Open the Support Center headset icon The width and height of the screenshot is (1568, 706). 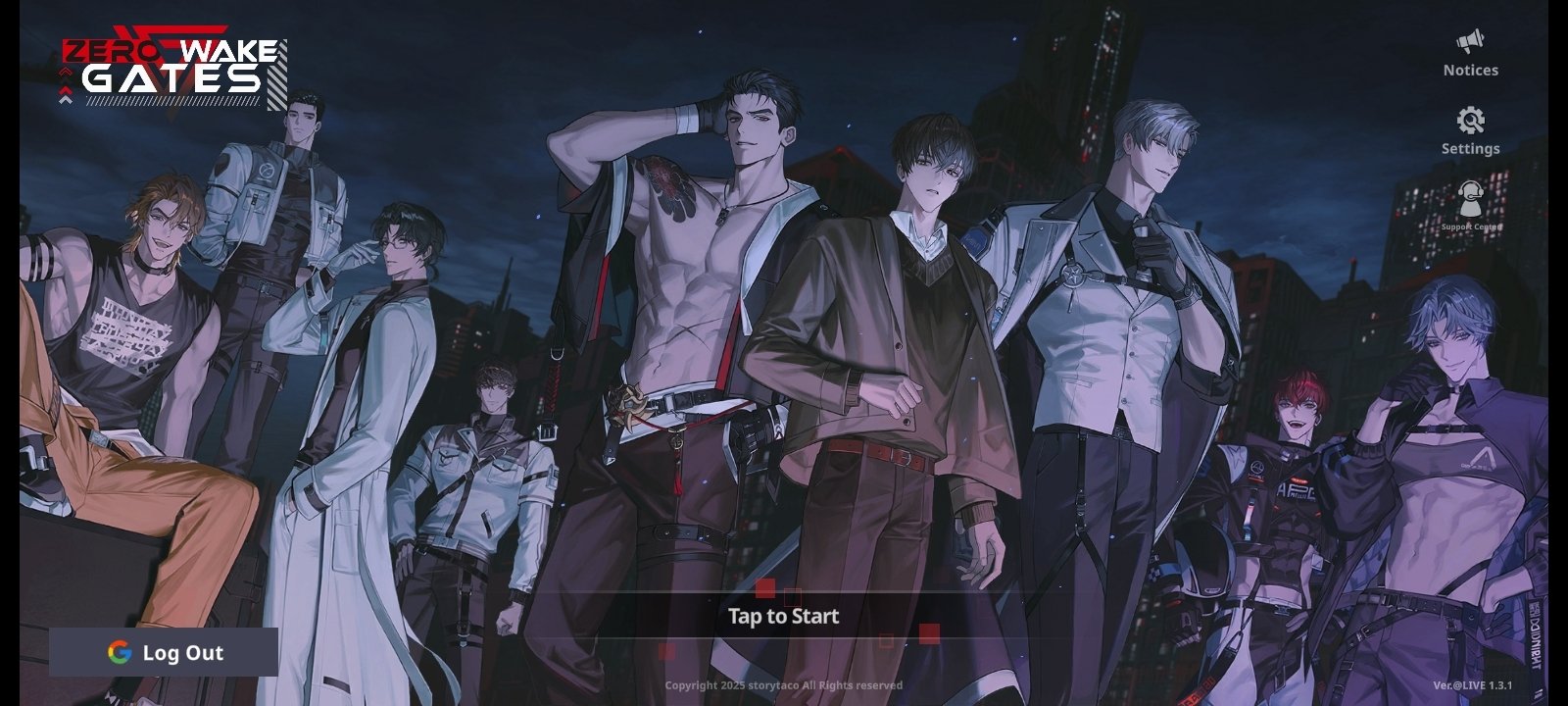point(1469,201)
